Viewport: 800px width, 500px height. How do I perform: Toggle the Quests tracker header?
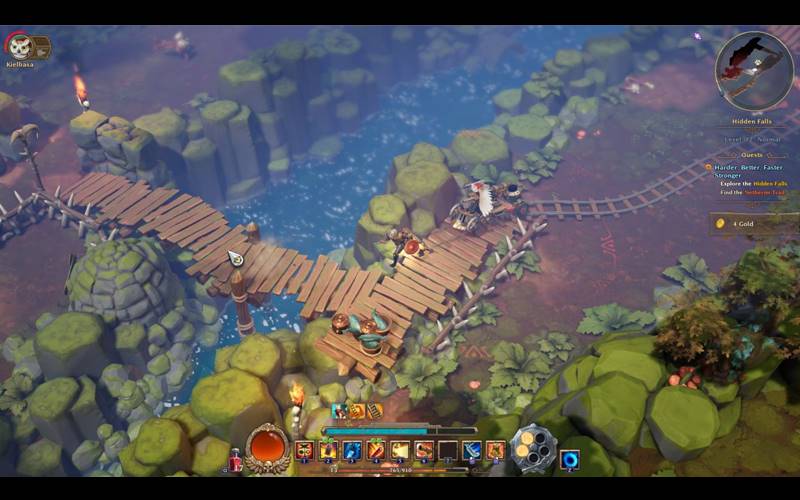(x=751, y=155)
